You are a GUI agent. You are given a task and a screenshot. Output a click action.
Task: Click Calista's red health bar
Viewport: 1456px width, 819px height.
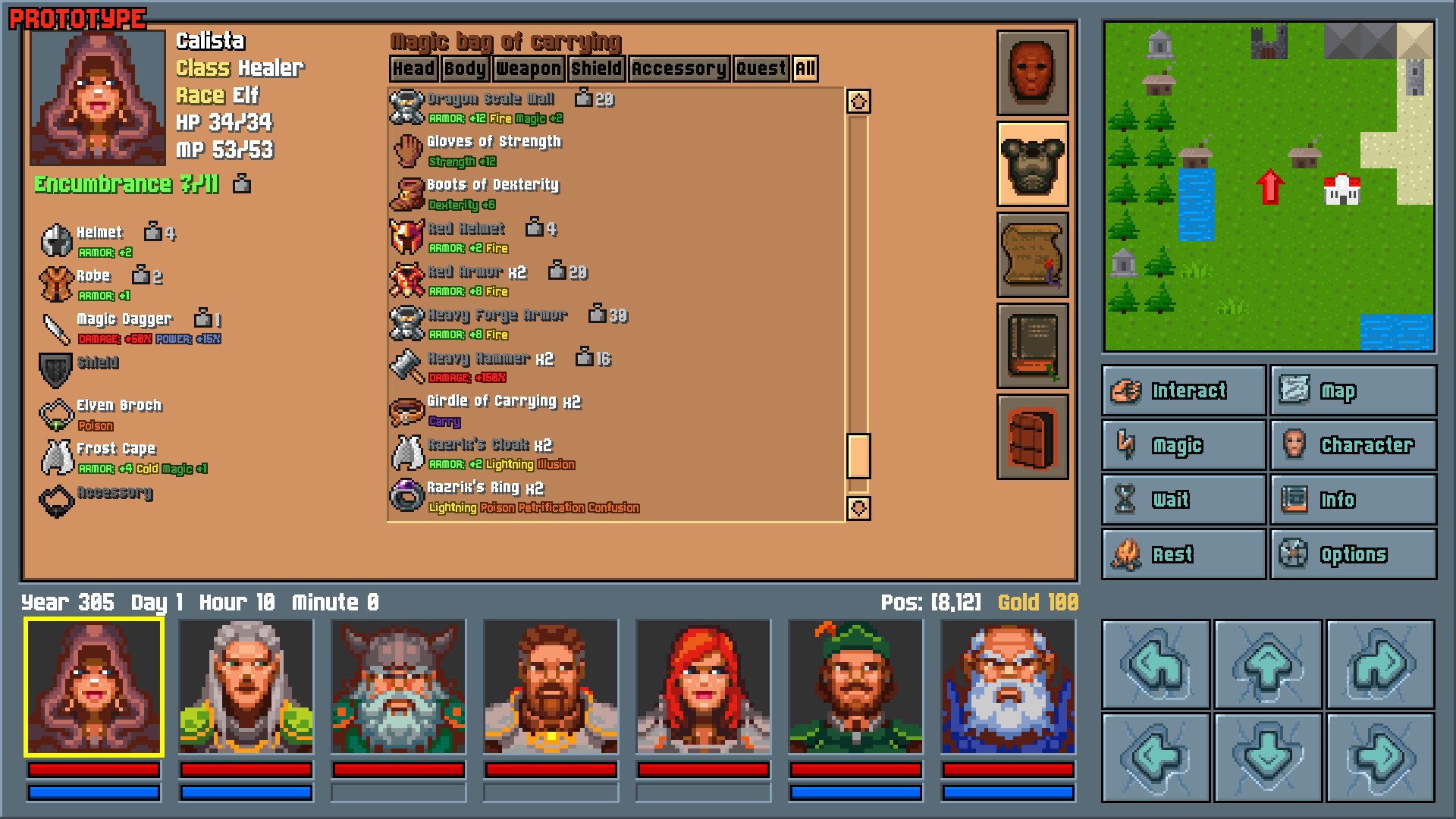[93, 771]
